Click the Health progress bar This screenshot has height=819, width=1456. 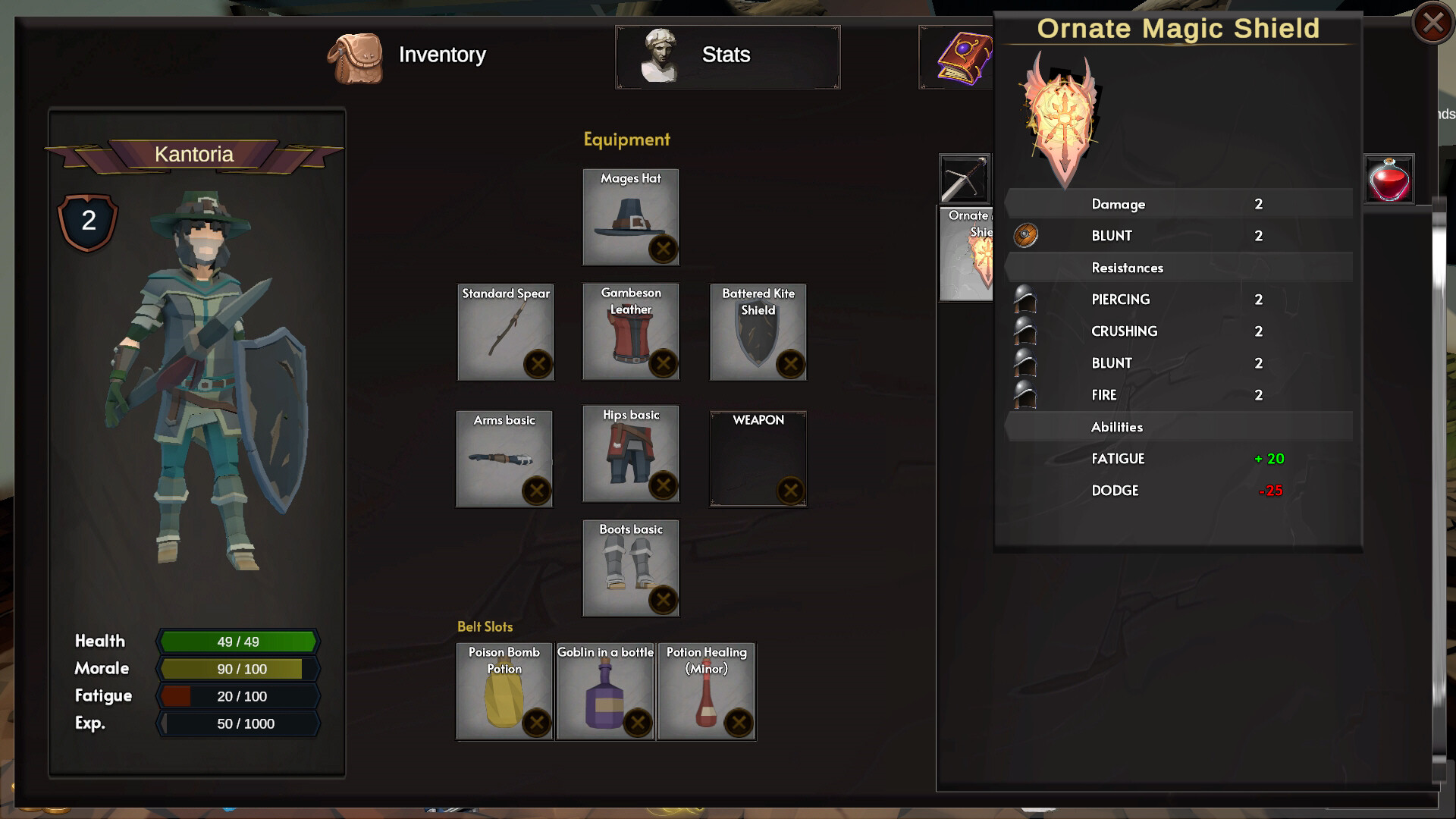tap(237, 642)
